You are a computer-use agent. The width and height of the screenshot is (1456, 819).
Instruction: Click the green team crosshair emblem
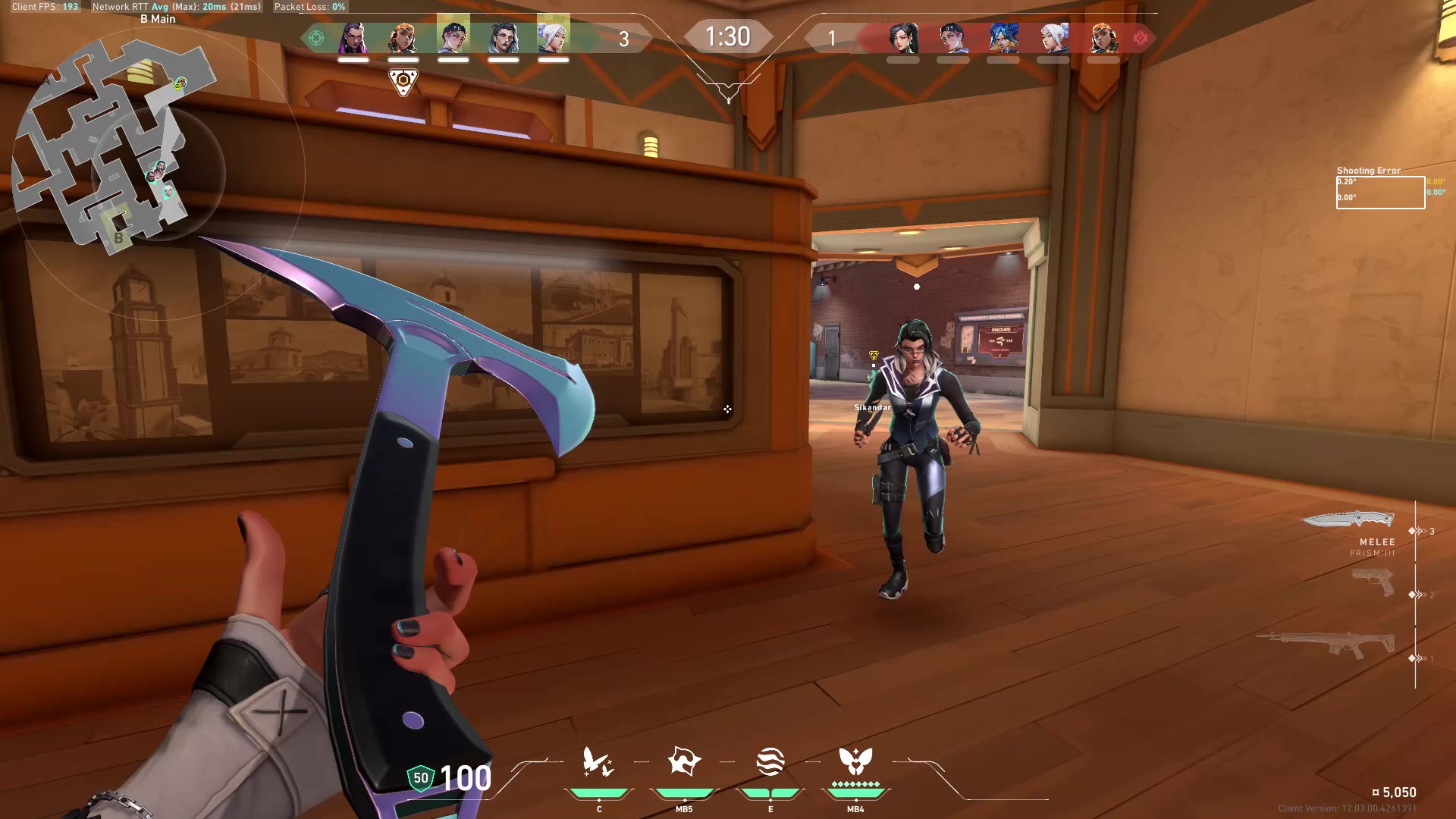pyautogui.click(x=316, y=37)
